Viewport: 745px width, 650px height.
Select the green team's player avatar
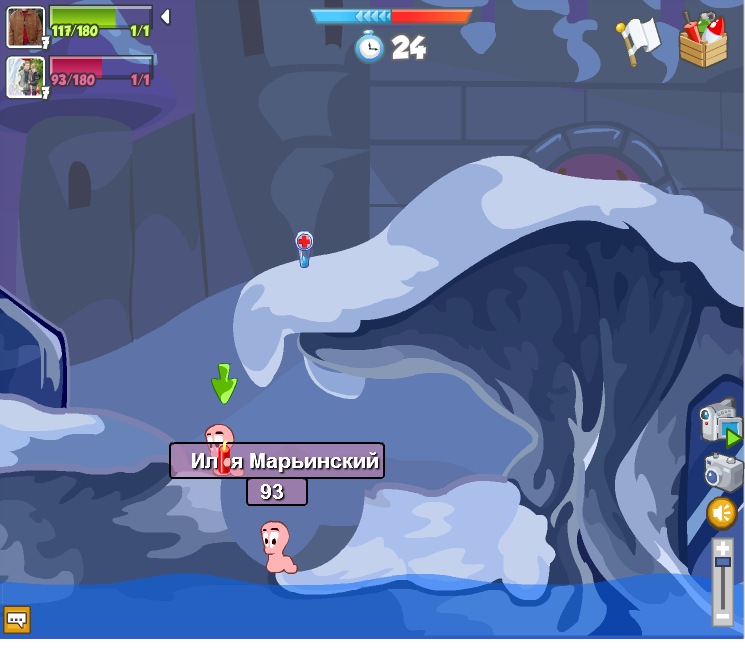tap(25, 27)
